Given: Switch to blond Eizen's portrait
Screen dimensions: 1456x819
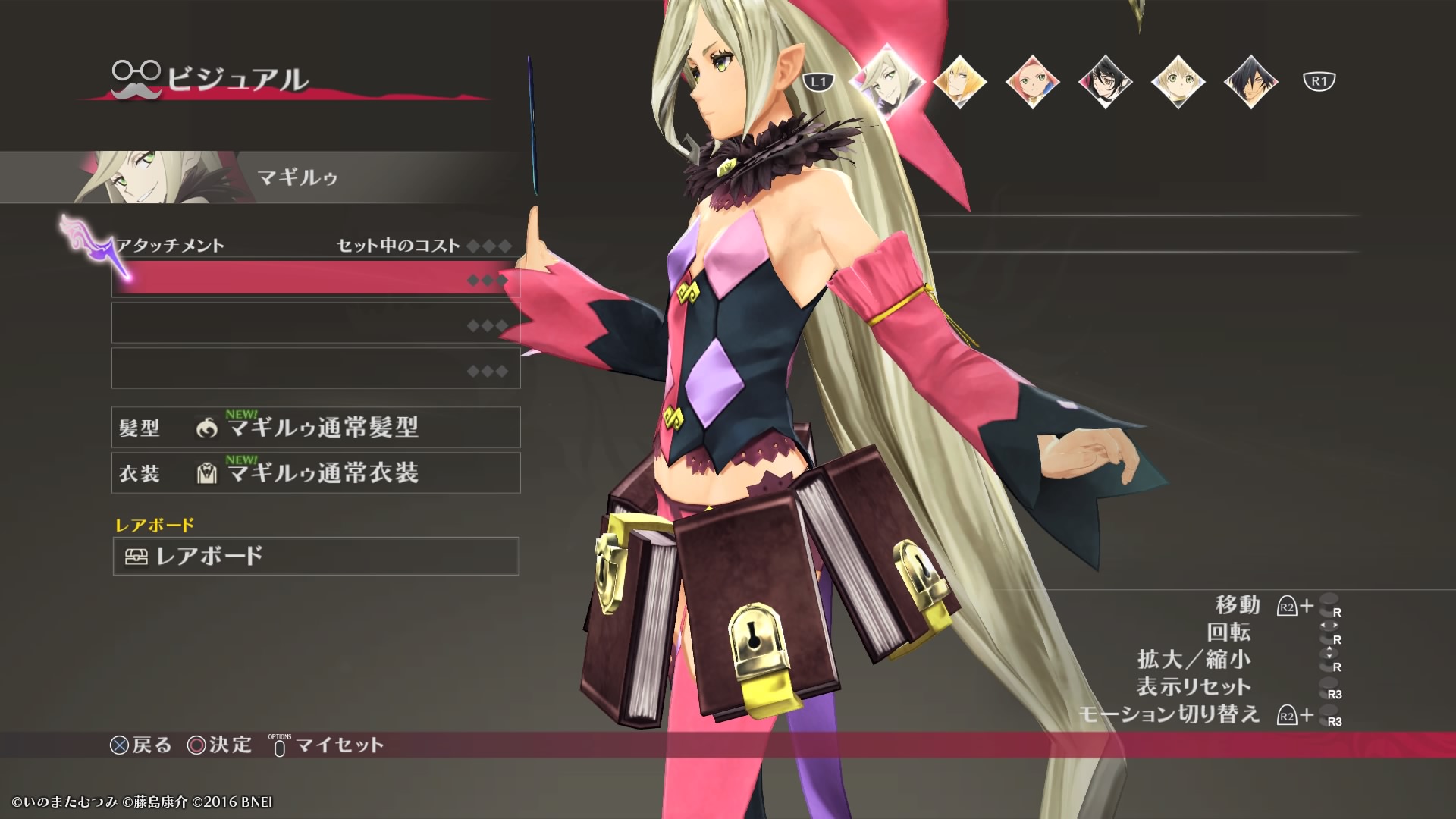Looking at the screenshot, I should (959, 81).
